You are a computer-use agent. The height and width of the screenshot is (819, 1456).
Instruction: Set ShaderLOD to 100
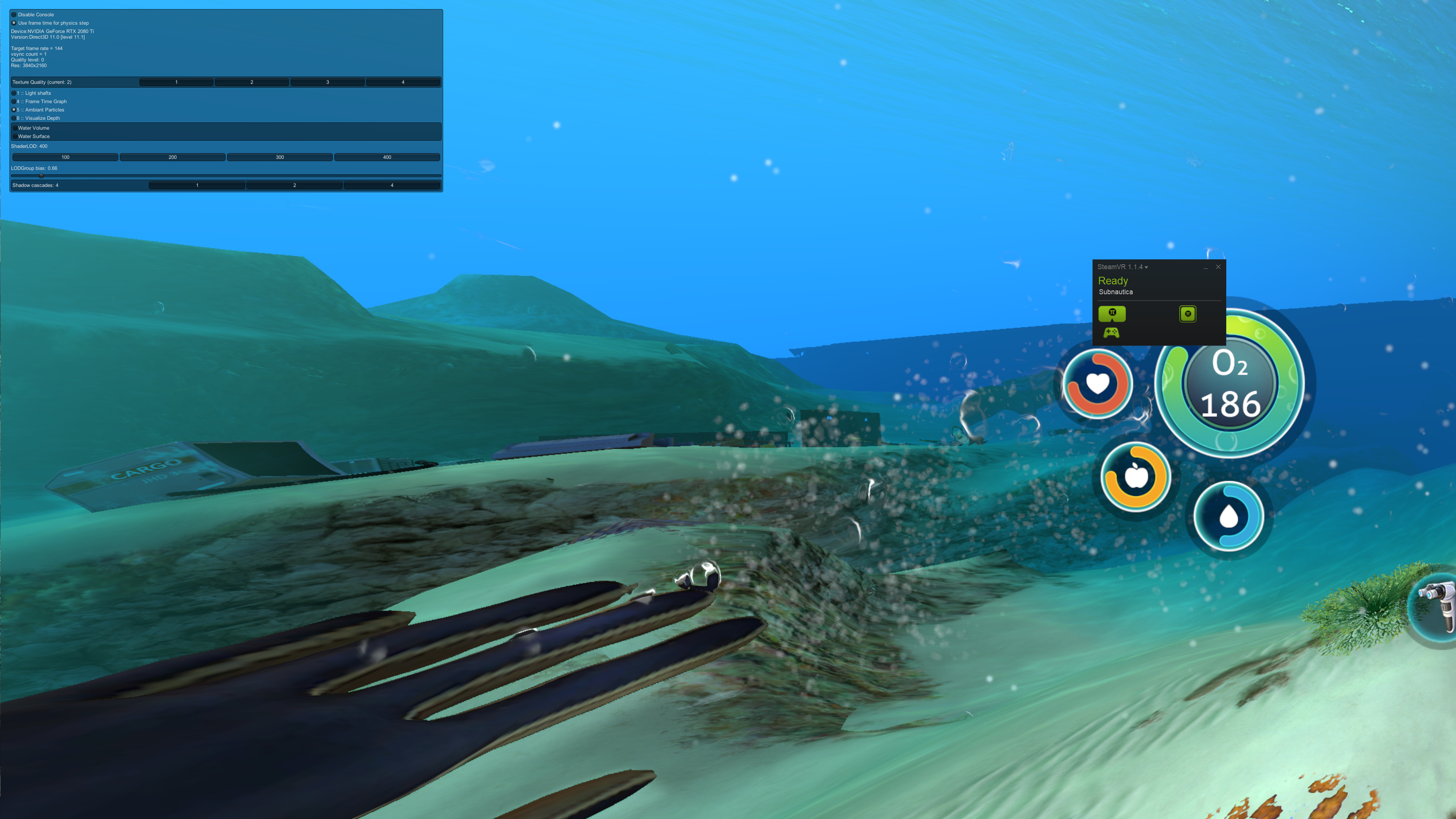pos(66,157)
